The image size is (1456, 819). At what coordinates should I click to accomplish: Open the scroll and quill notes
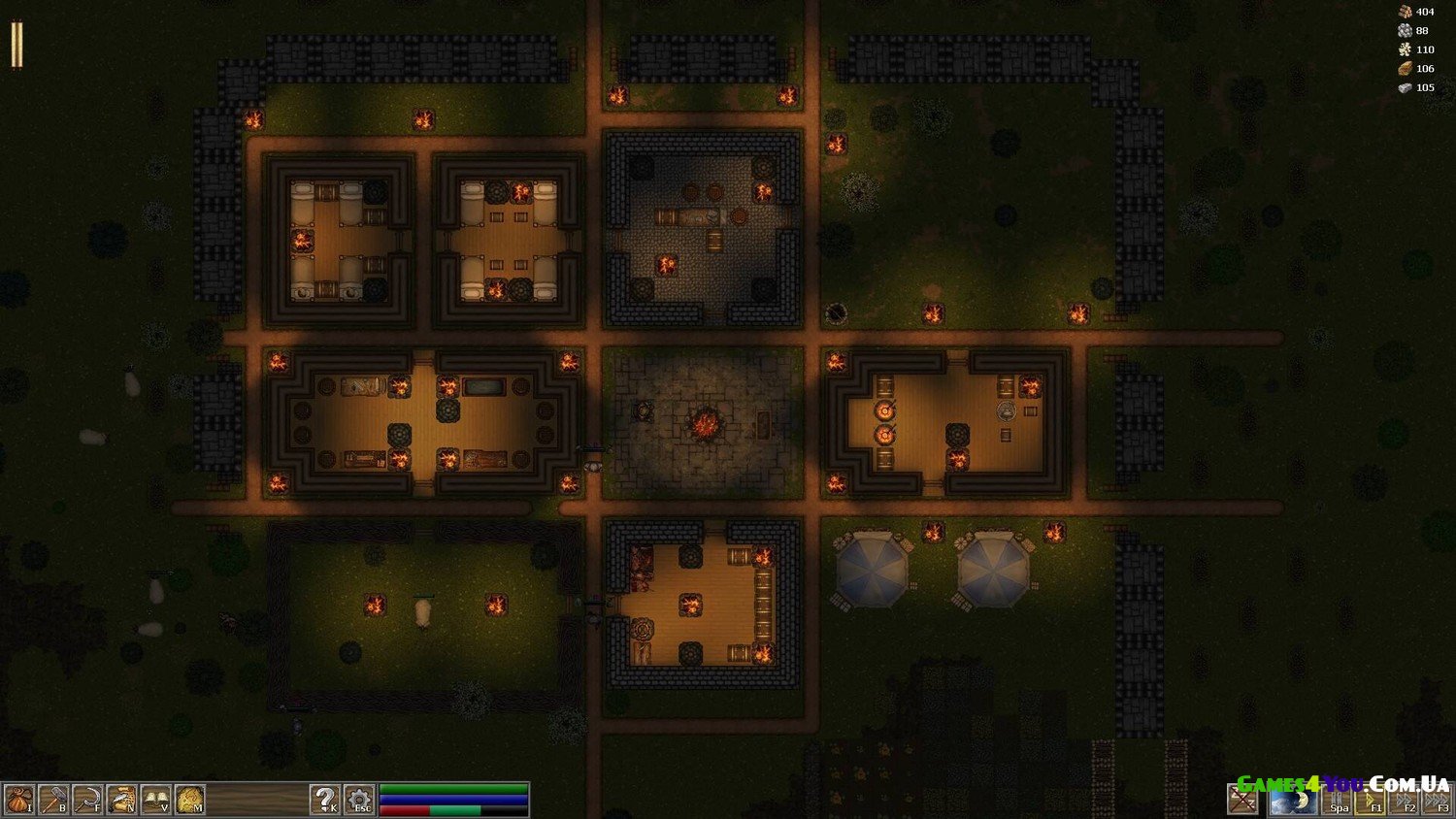[x=120, y=799]
